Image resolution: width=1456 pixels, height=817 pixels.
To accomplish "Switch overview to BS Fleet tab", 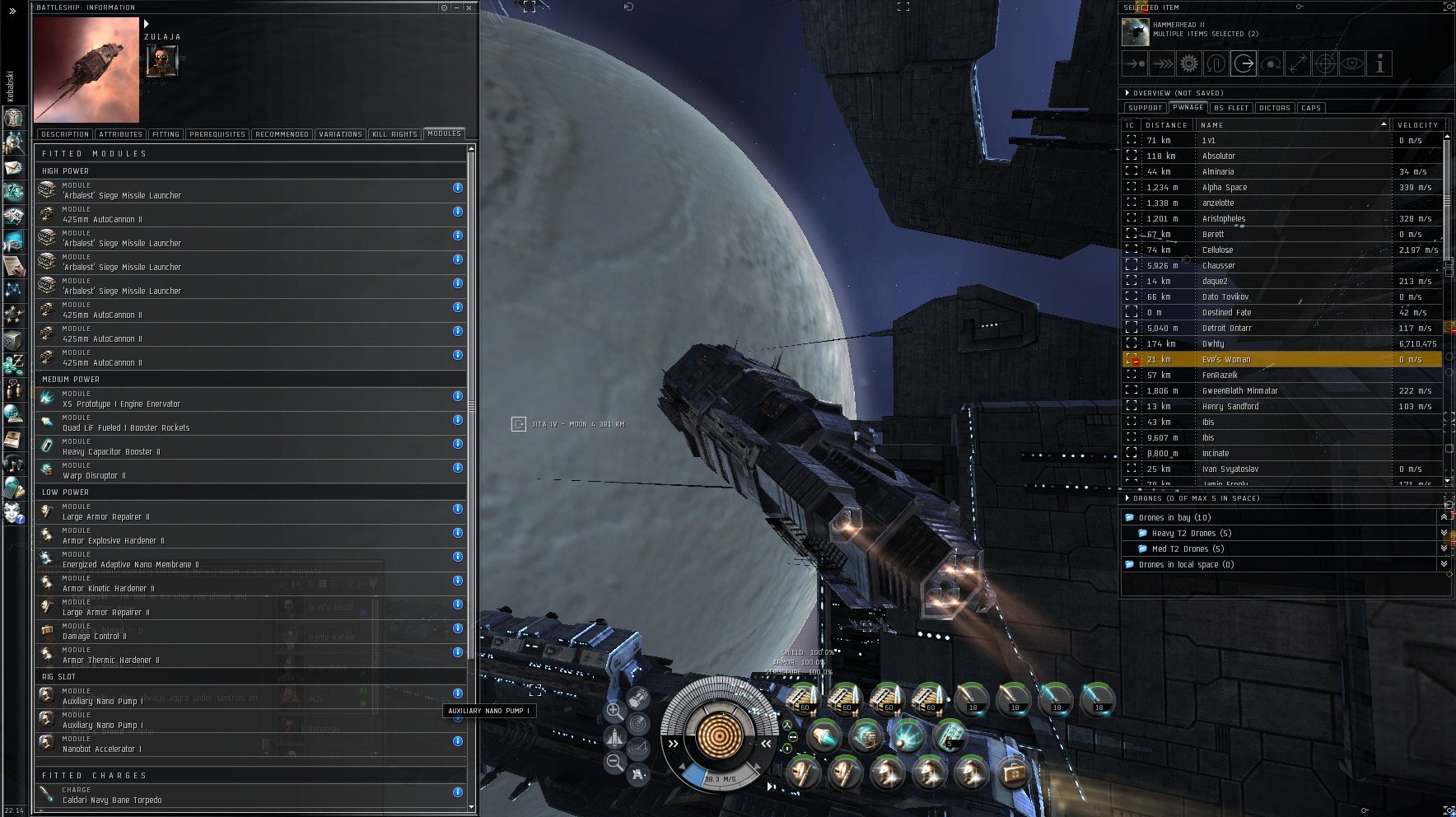I will pos(1231,108).
